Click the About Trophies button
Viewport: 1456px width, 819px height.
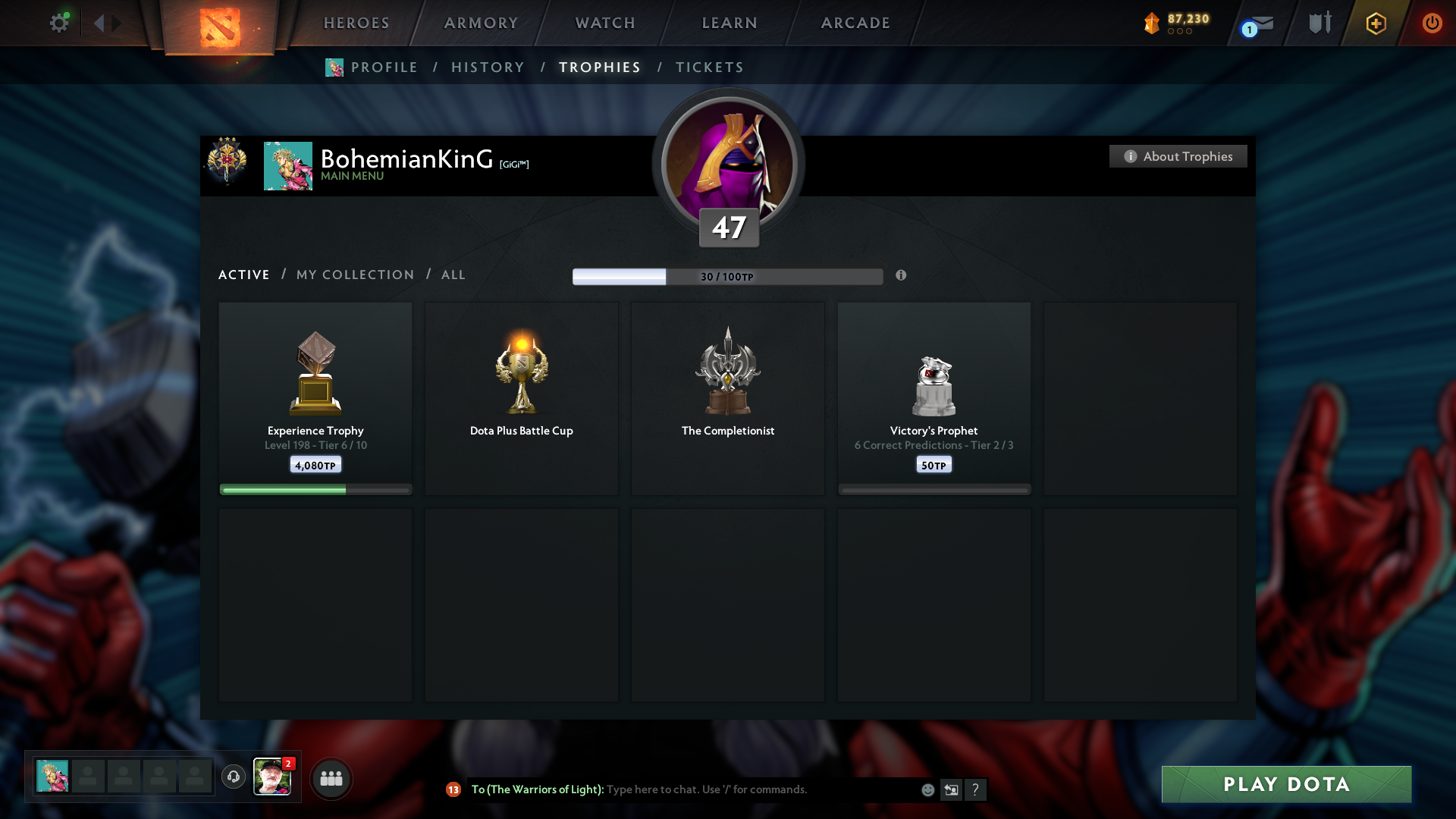pos(1178,156)
